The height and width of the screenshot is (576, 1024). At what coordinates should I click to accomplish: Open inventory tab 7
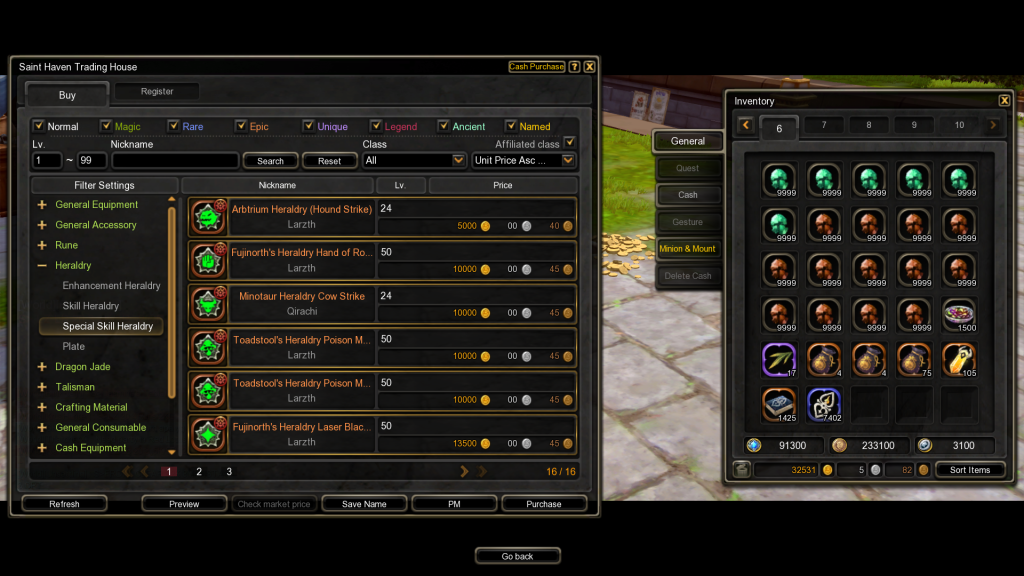pyautogui.click(x=823, y=125)
